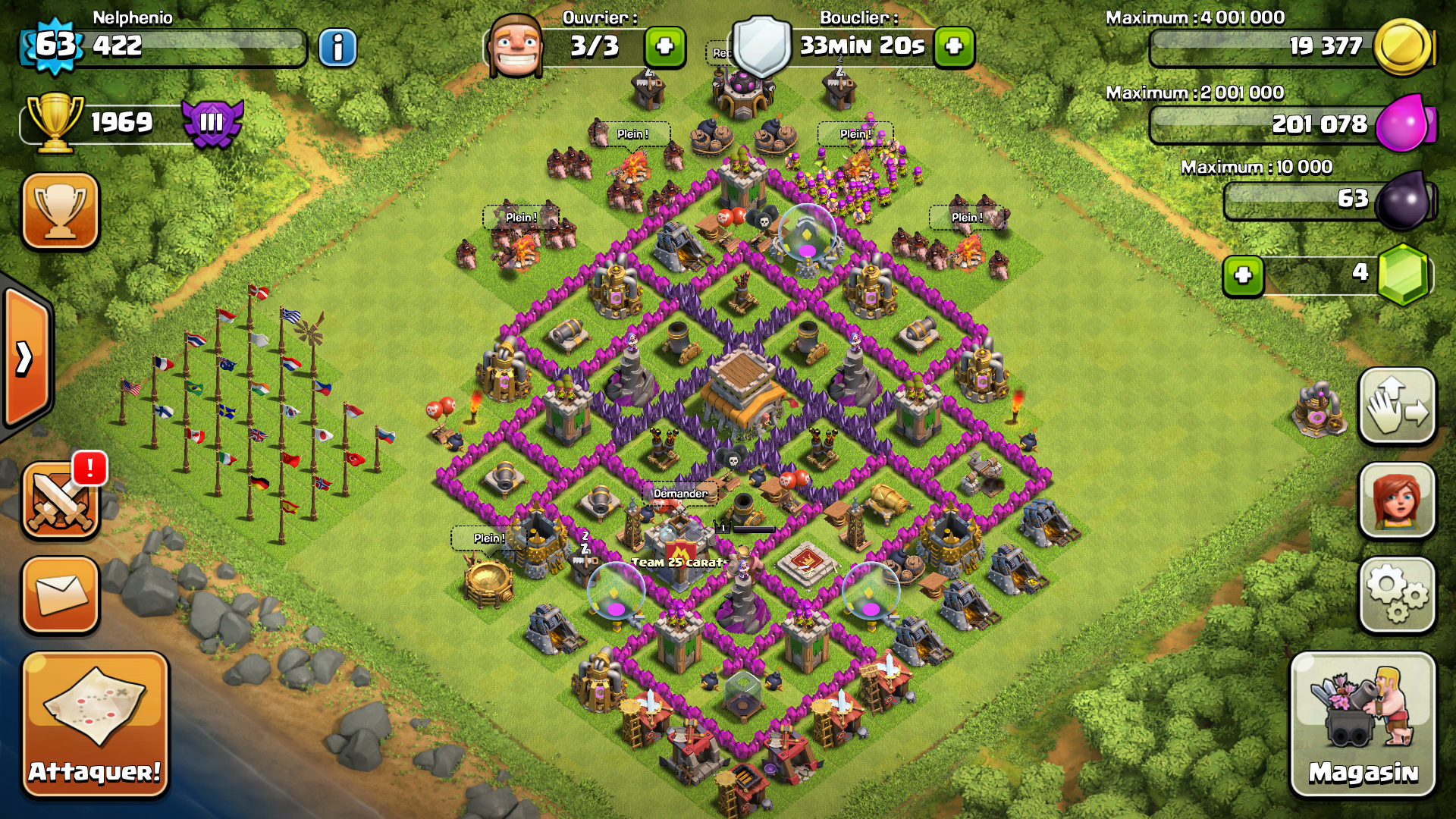Select the level 63 experience star
Screen dimensions: 1456x819
point(55,45)
